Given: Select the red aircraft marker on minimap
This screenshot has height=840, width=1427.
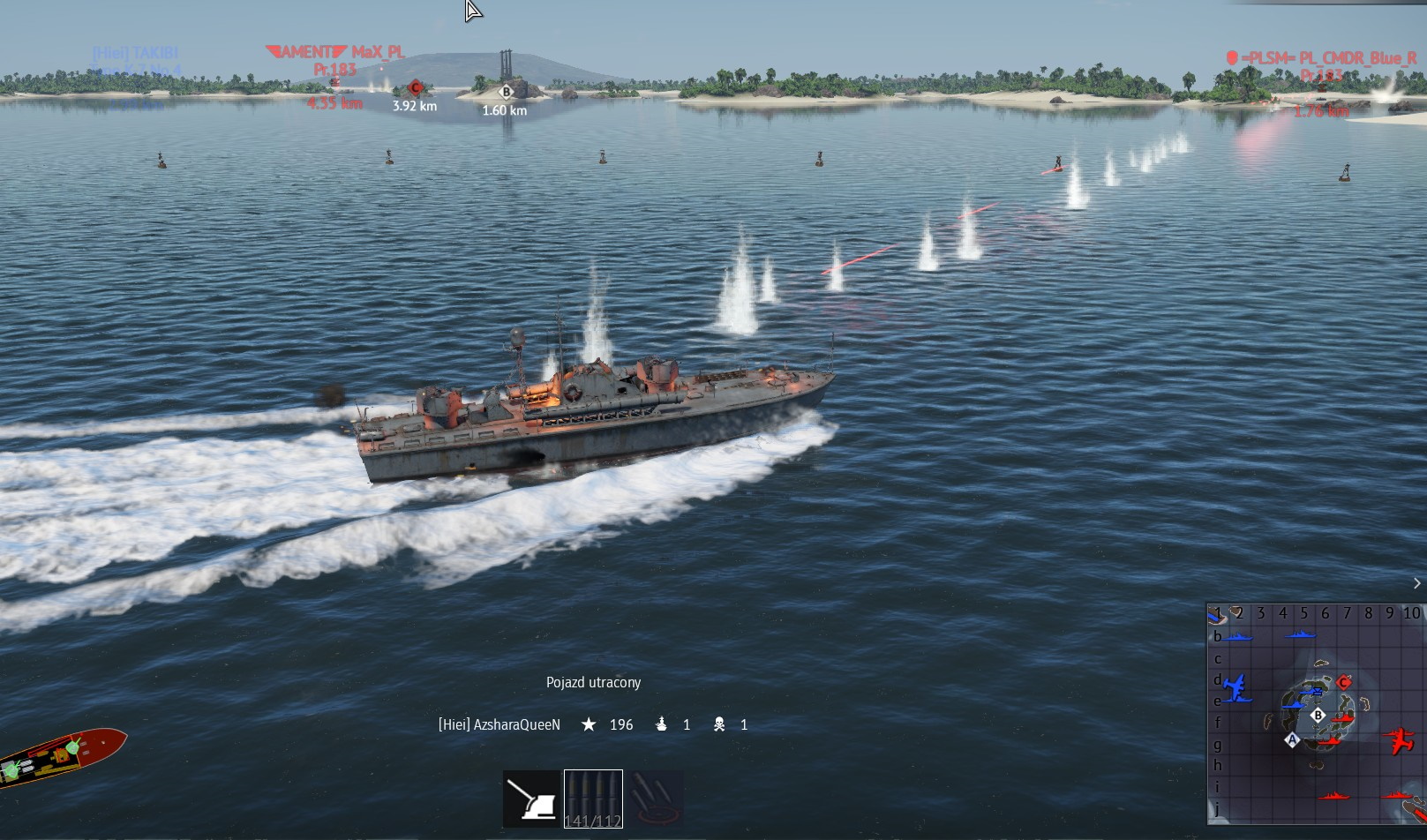Looking at the screenshot, I should pos(1399,739).
